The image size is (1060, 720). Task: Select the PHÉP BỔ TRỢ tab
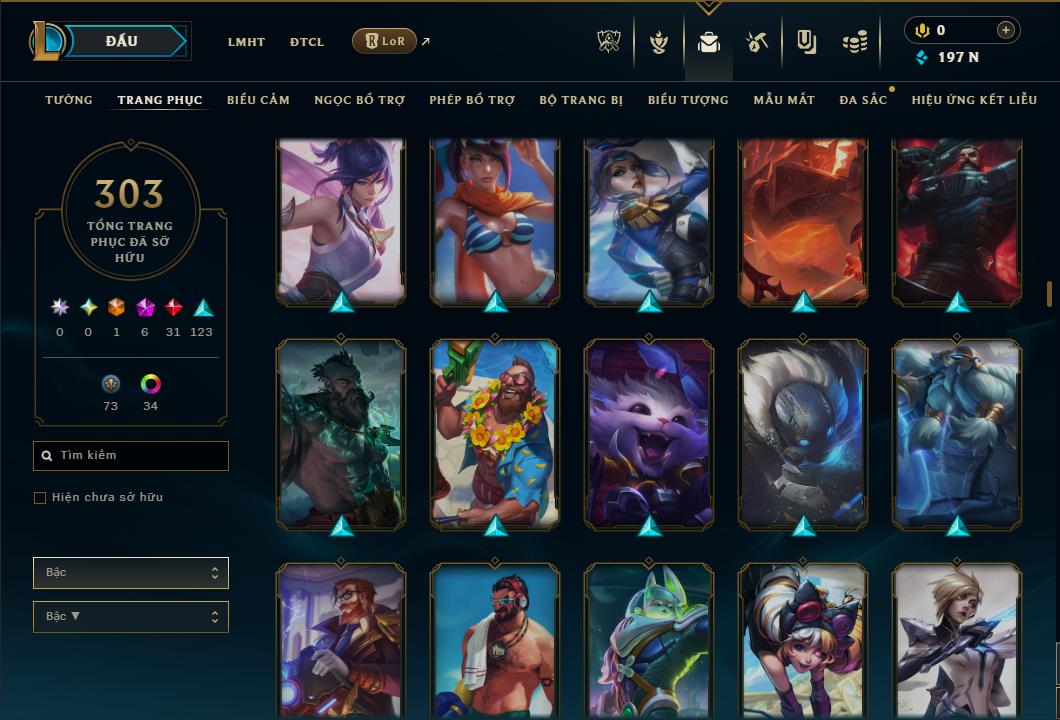(x=472, y=100)
